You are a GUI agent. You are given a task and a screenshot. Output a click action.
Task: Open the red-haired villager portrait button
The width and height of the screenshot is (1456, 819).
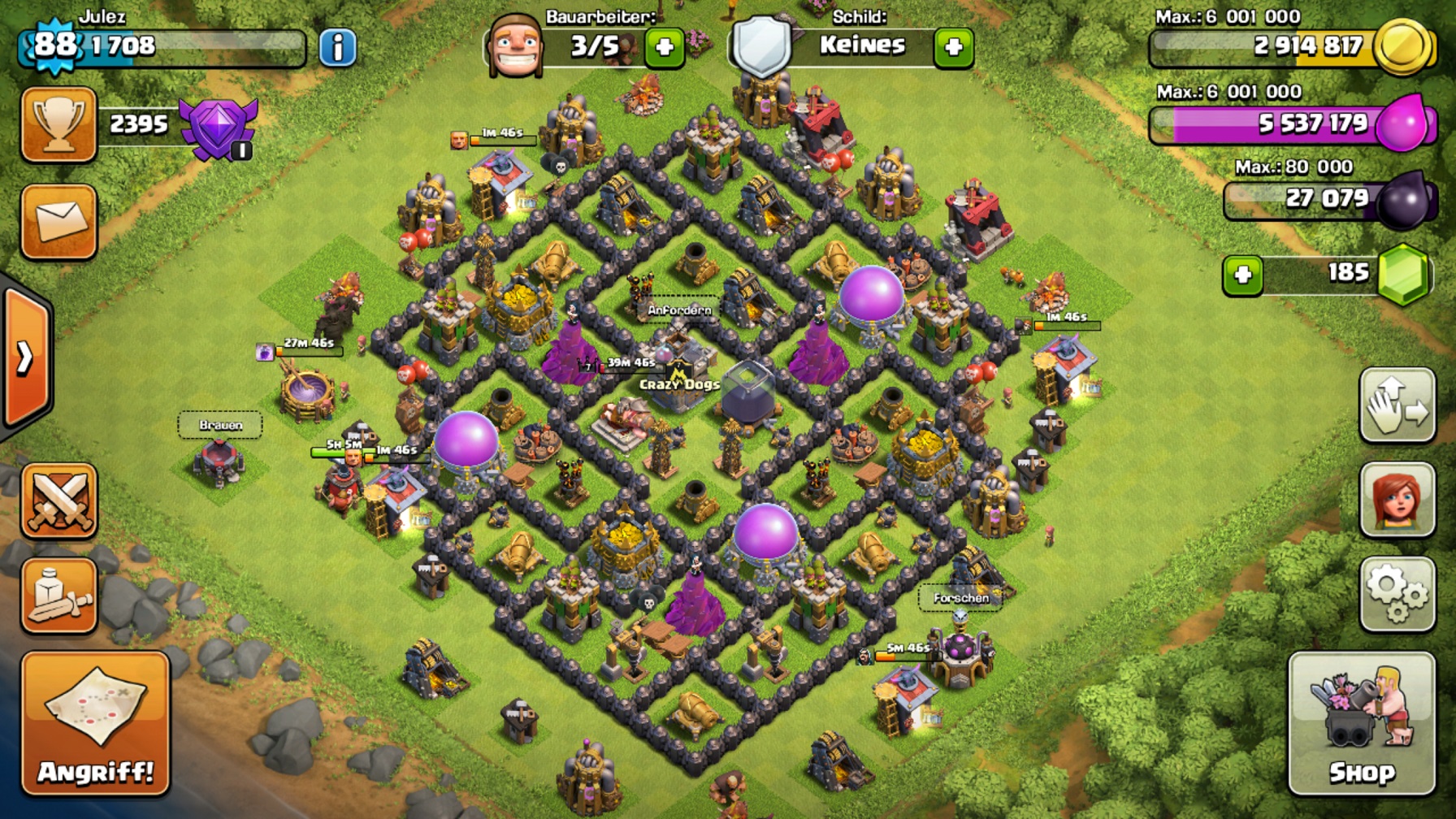click(x=1397, y=499)
